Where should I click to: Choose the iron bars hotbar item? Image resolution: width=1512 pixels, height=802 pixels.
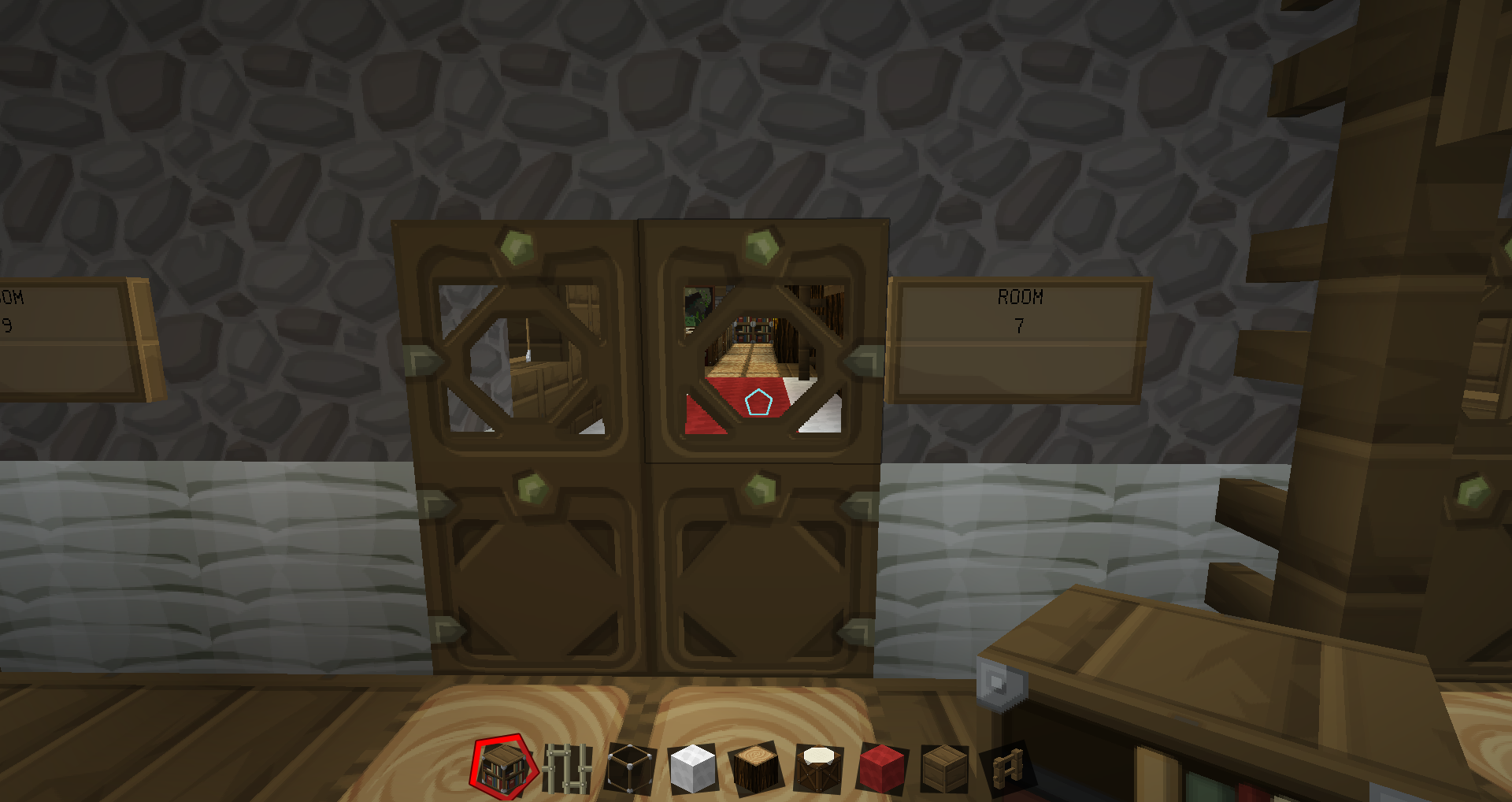point(567,768)
